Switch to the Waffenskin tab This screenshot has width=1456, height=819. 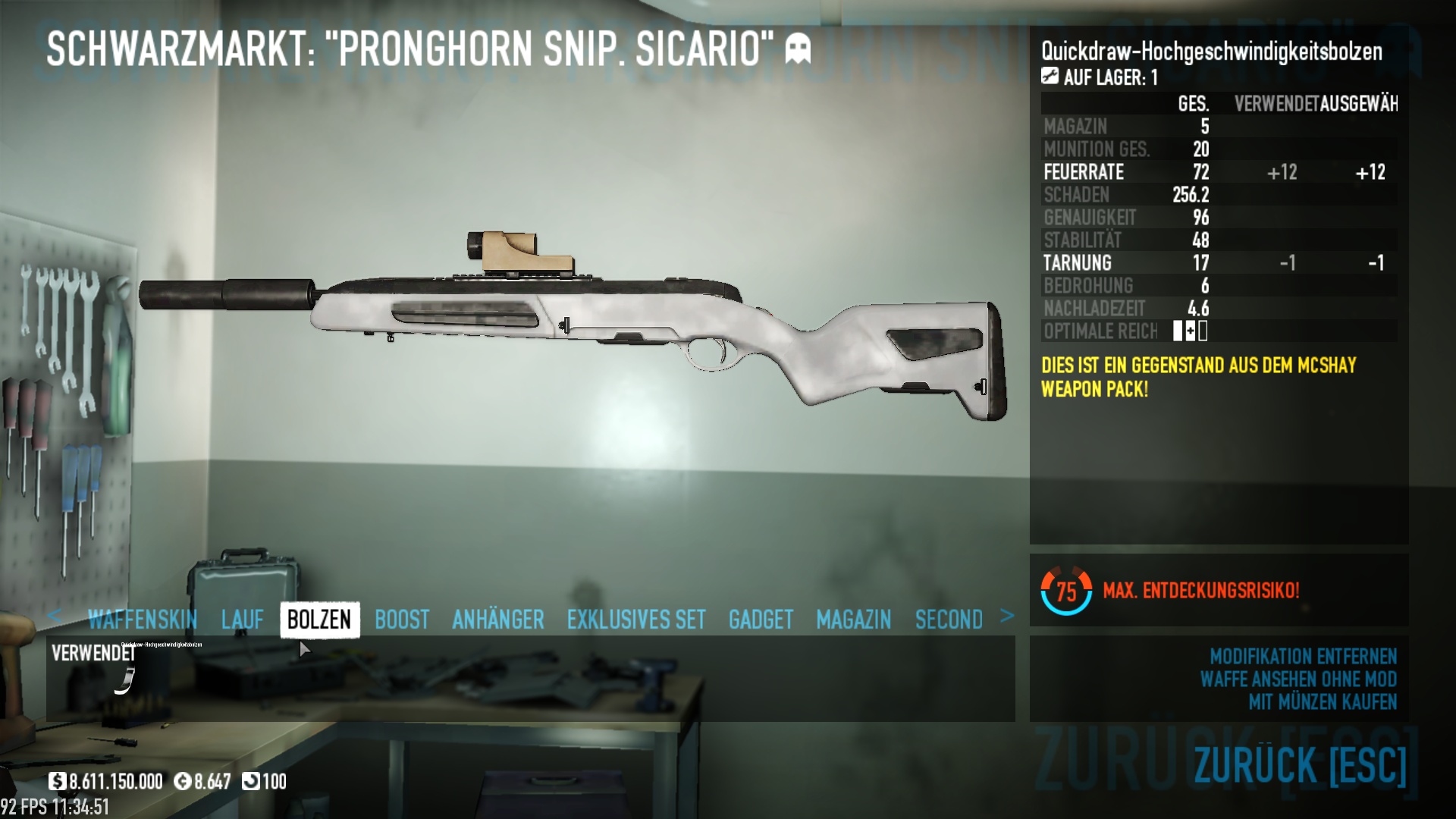[142, 620]
